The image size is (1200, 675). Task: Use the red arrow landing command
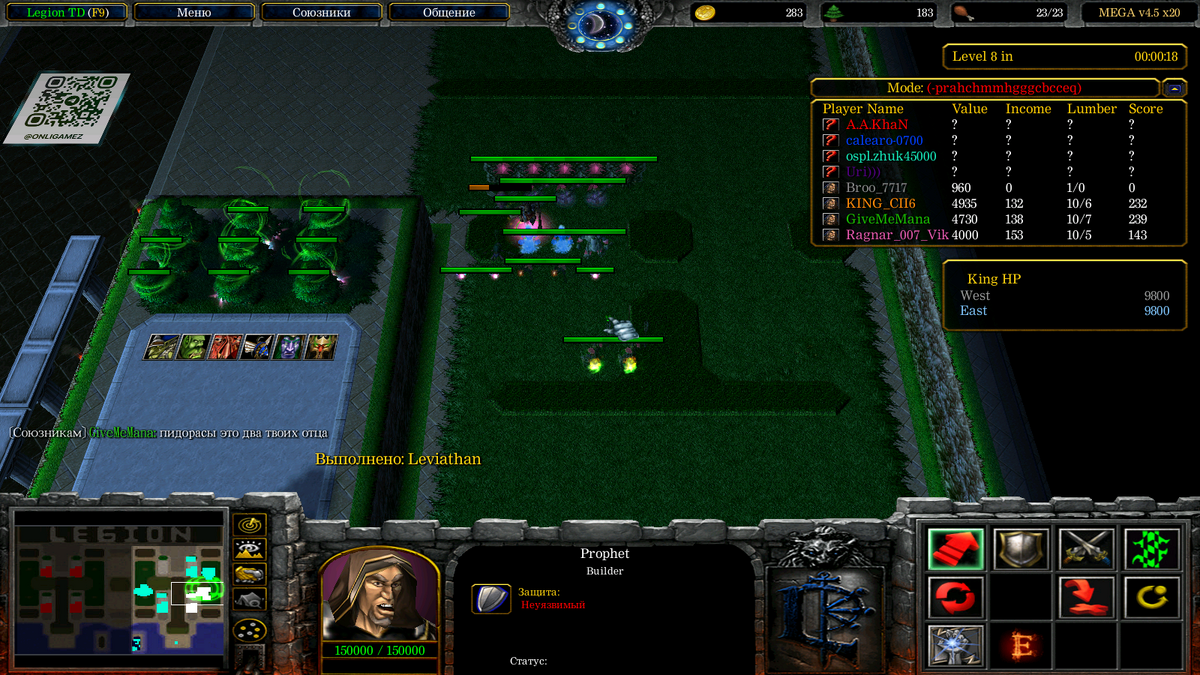coord(1086,597)
